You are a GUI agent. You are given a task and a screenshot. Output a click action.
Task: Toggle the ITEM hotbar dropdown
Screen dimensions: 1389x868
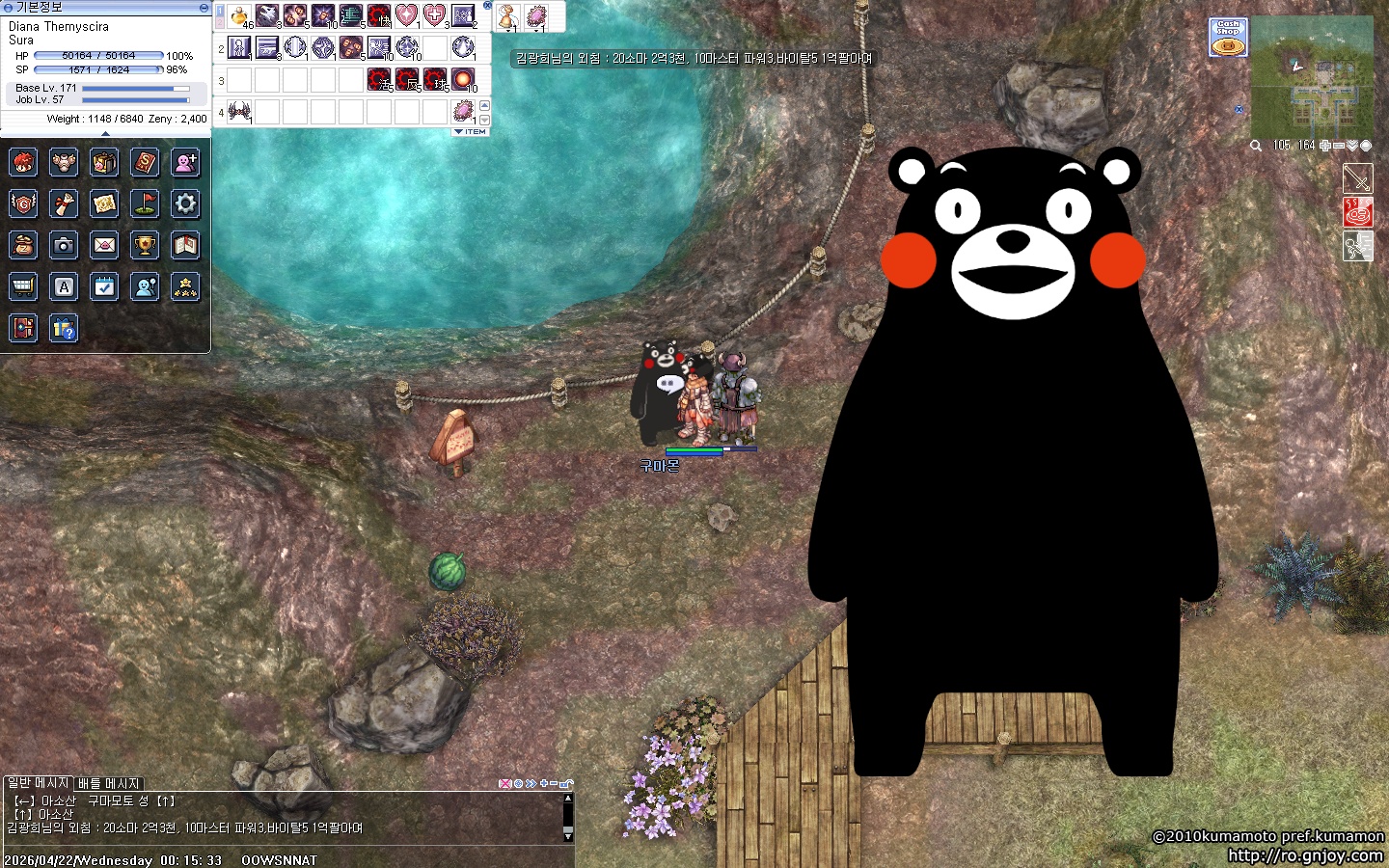coord(471,132)
